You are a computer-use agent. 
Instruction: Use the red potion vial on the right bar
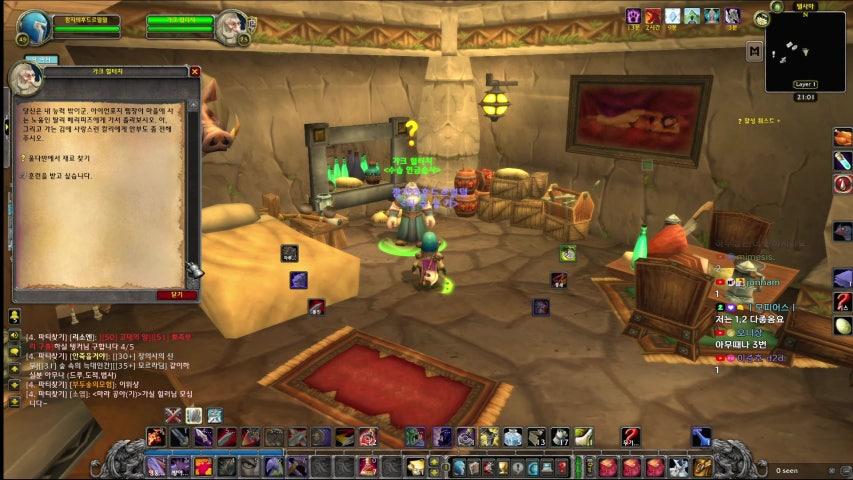pyautogui.click(x=843, y=160)
